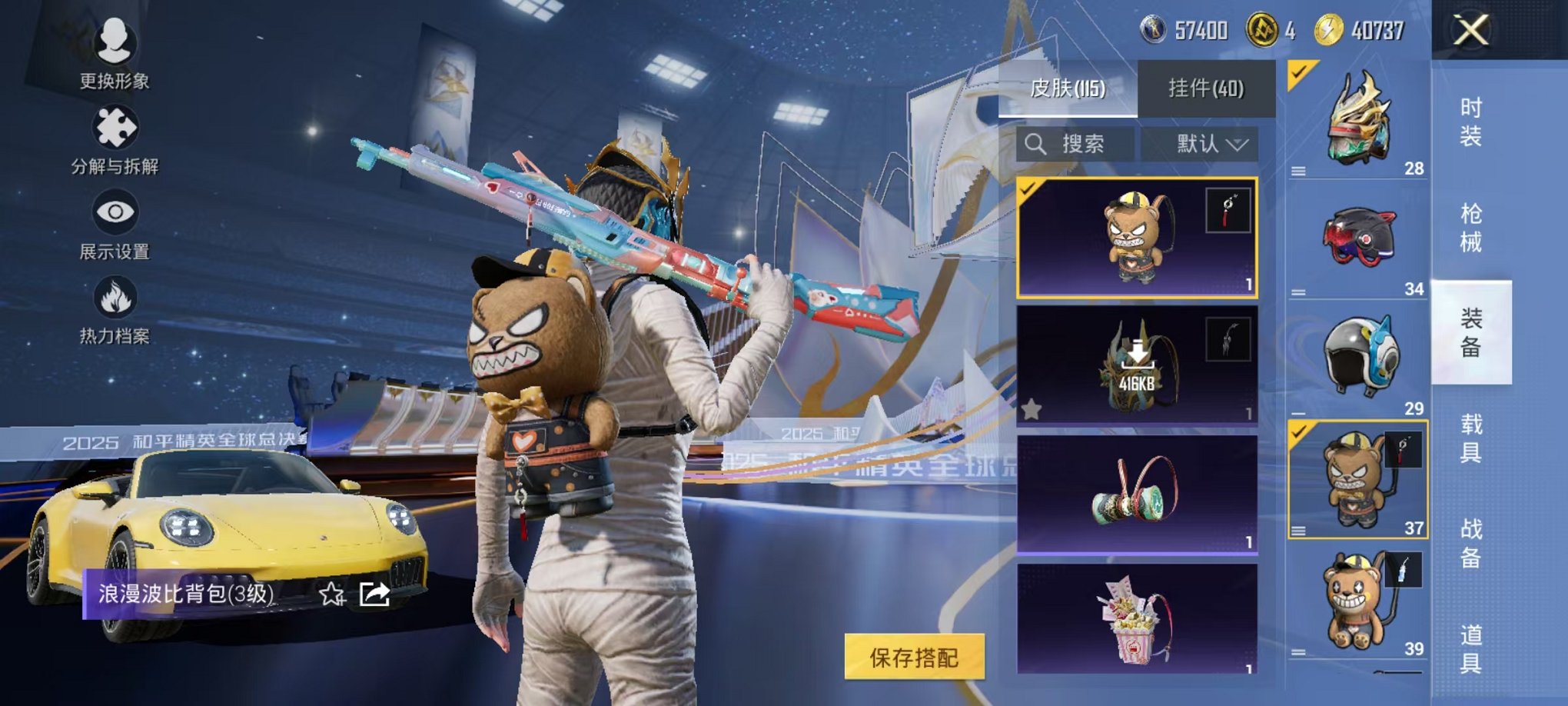
Task: Click the search magnifier in the skins panel
Action: coord(1037,144)
